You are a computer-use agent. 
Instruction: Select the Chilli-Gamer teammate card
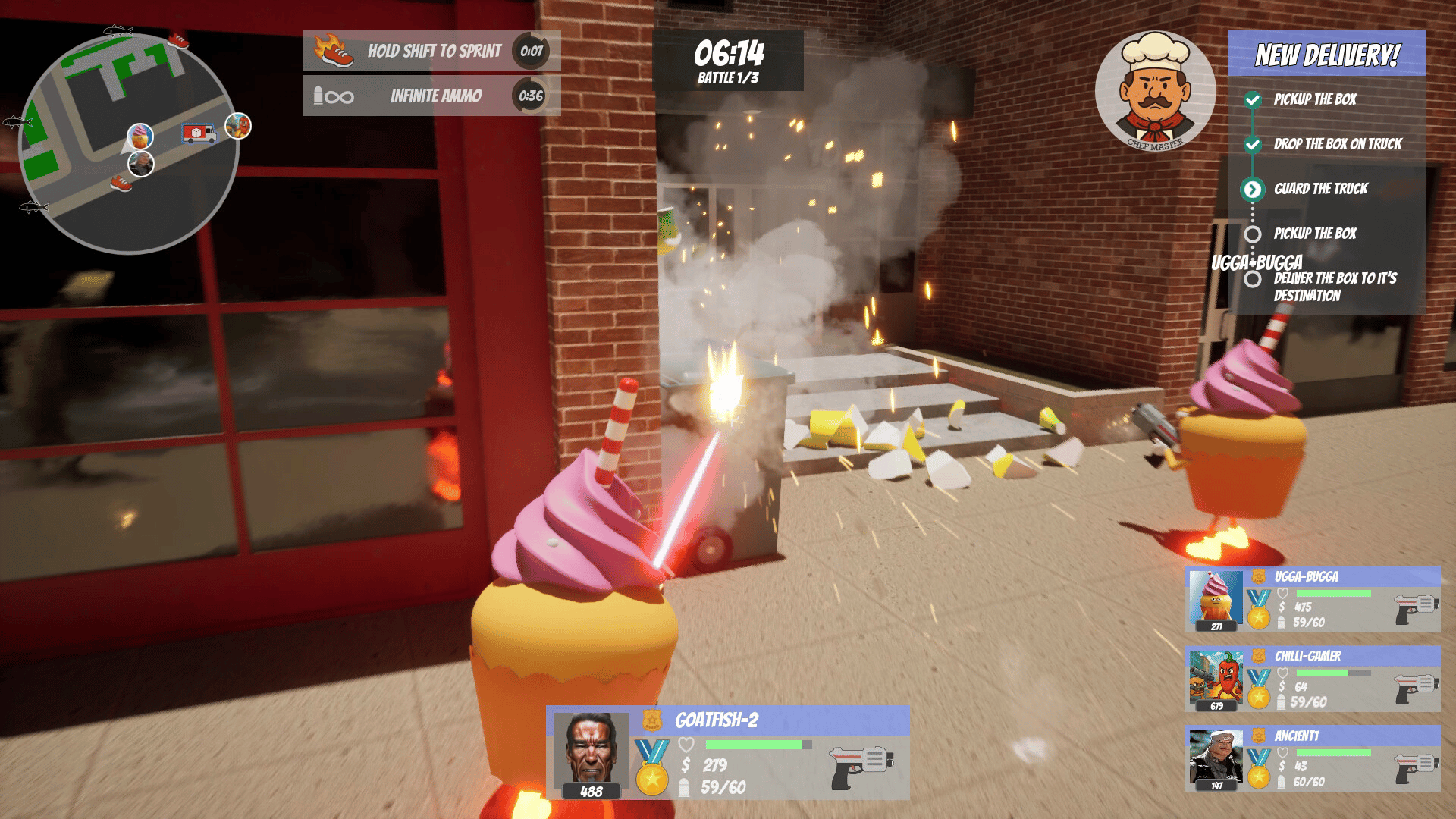[x=1312, y=679]
